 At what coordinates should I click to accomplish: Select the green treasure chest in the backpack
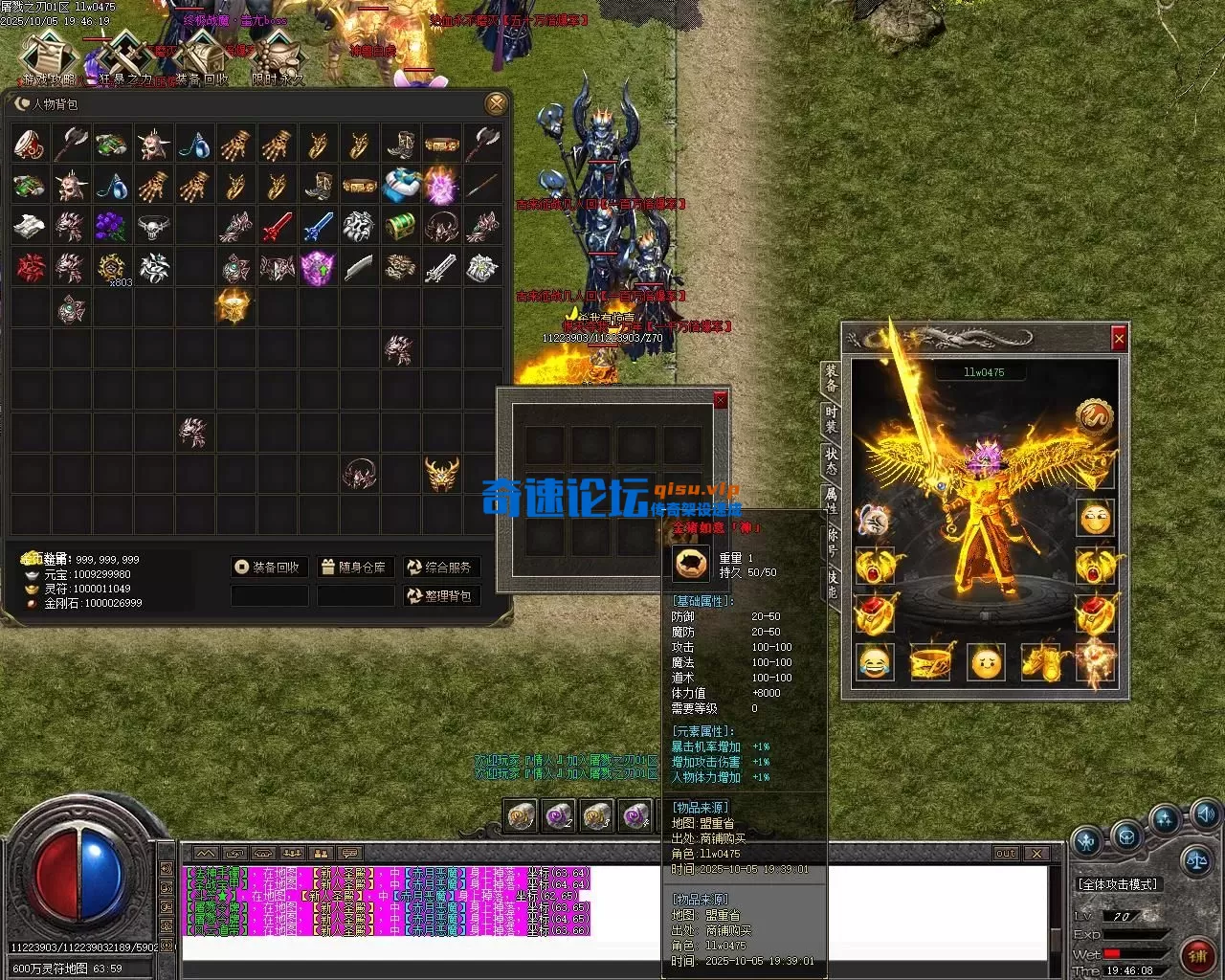(400, 227)
